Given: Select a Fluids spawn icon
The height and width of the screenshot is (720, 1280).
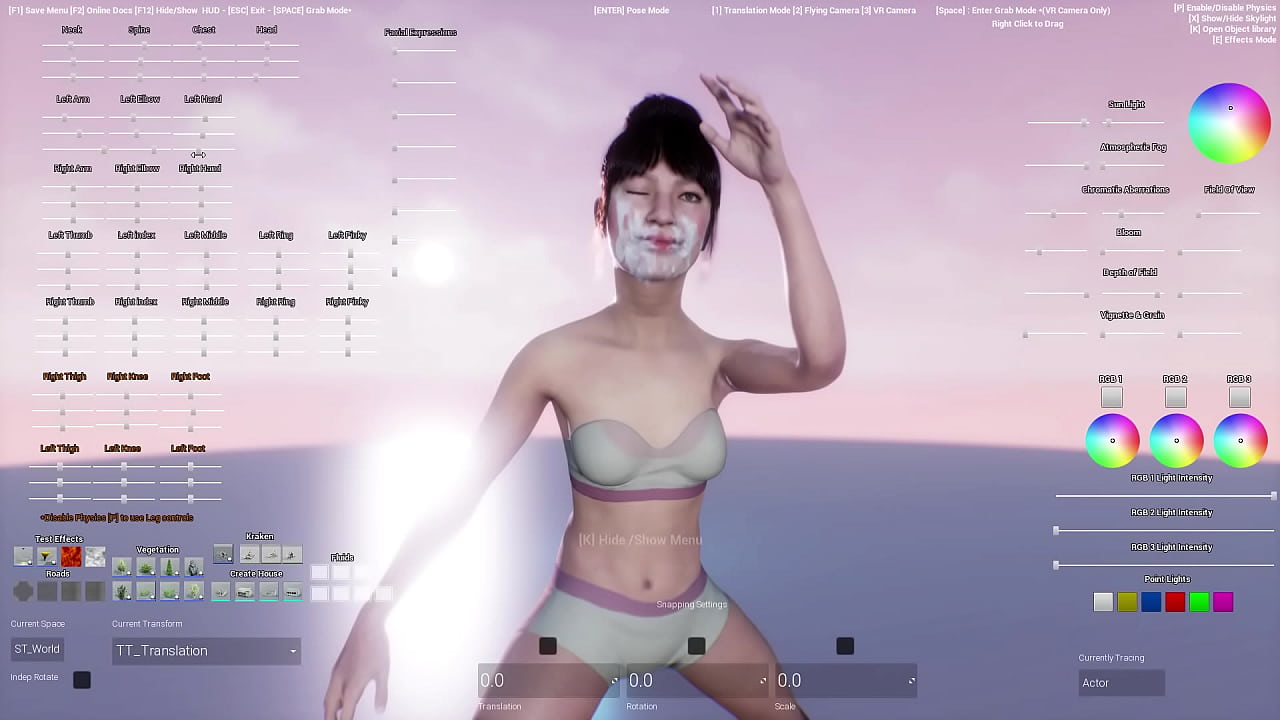Looking at the screenshot, I should tap(320, 572).
